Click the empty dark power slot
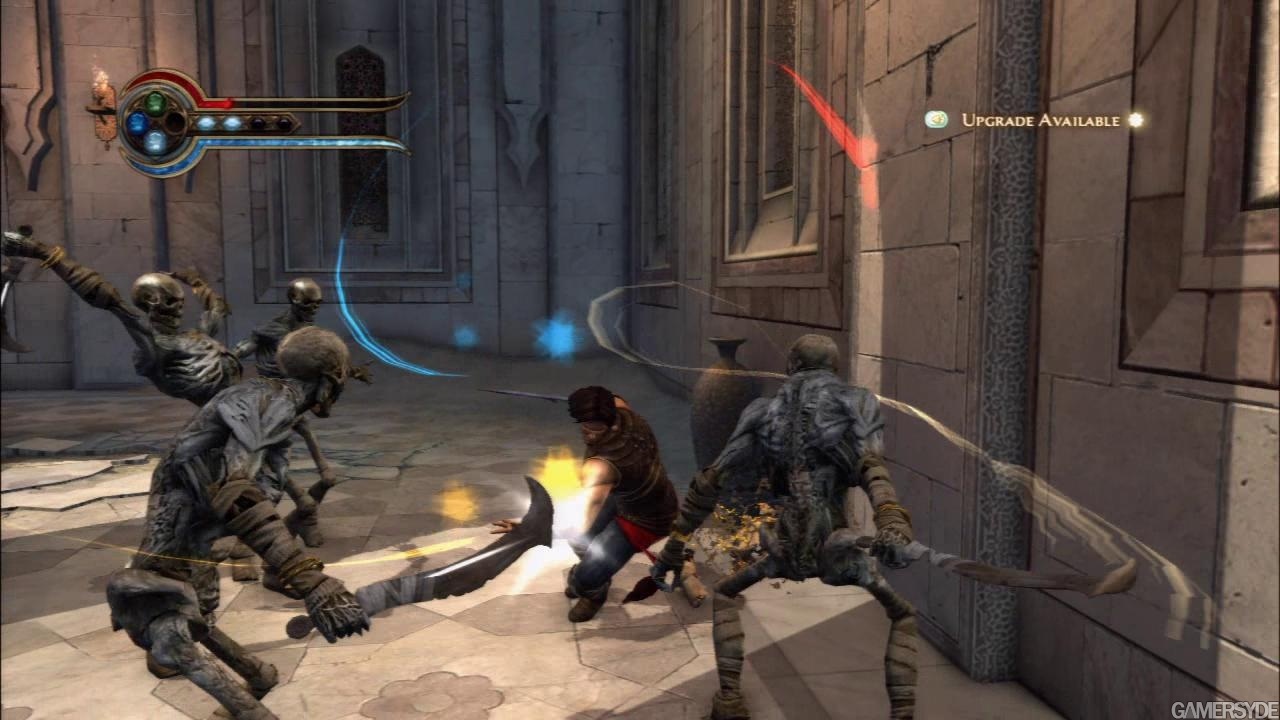The height and width of the screenshot is (720, 1280). pos(175,123)
